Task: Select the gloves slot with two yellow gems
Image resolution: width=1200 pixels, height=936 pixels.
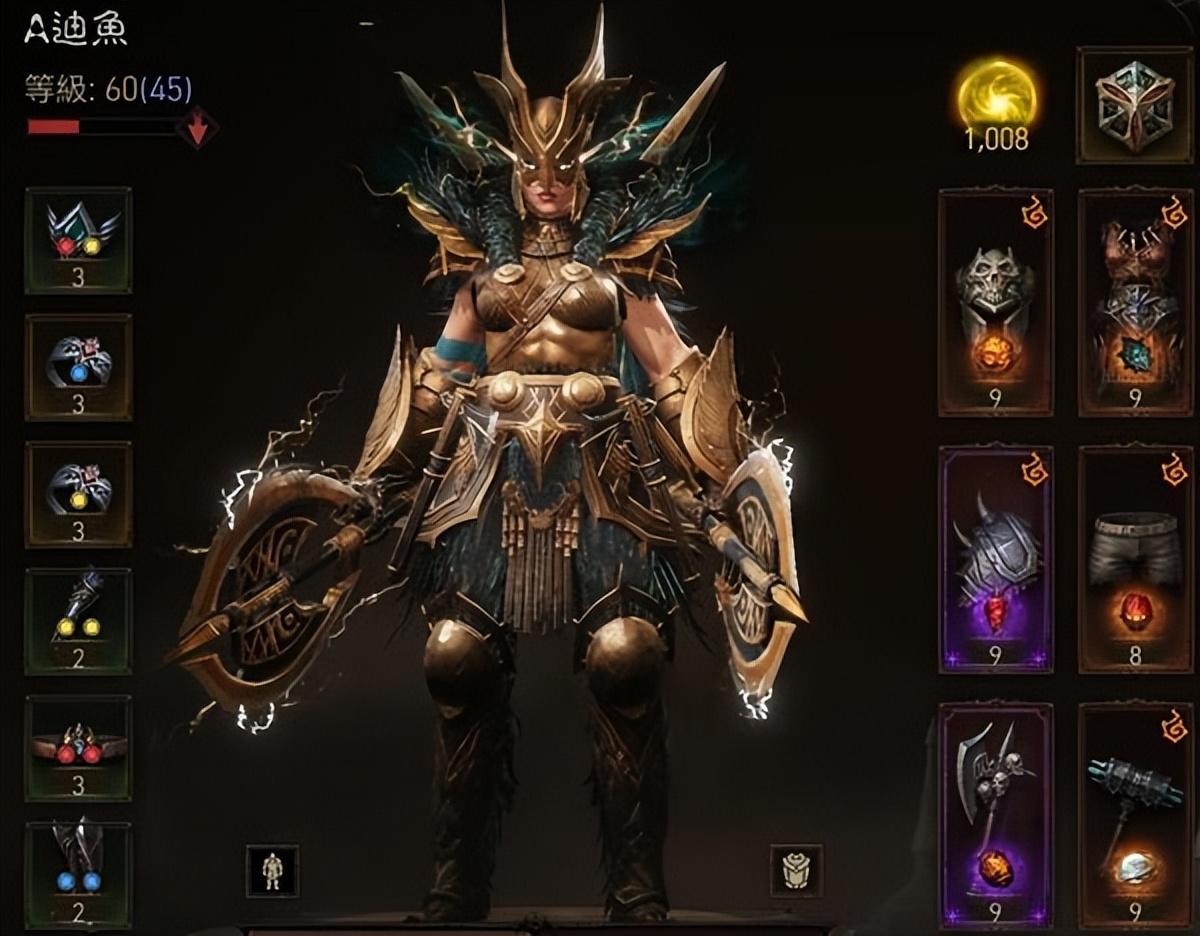Action: click(78, 620)
